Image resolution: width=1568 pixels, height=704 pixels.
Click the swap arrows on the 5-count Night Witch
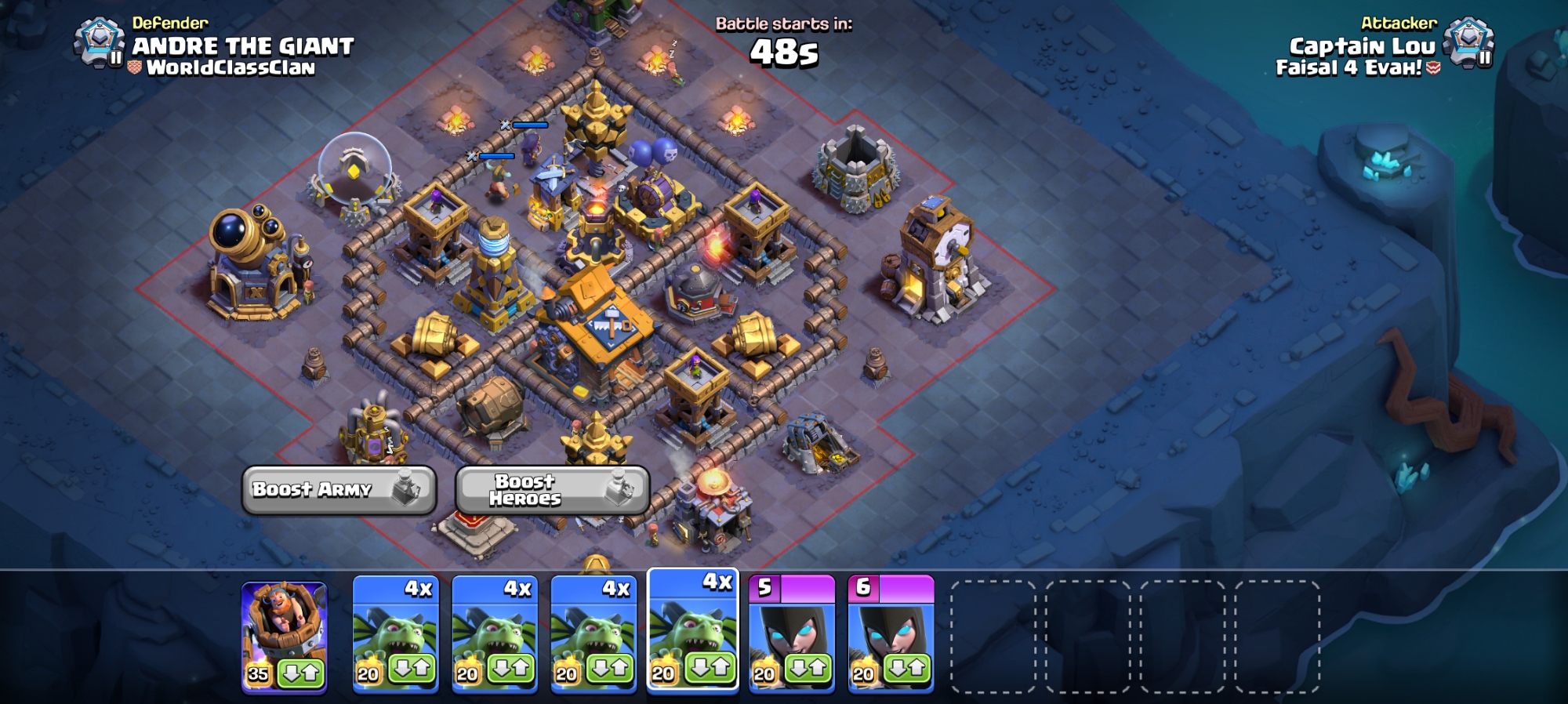(x=808, y=670)
